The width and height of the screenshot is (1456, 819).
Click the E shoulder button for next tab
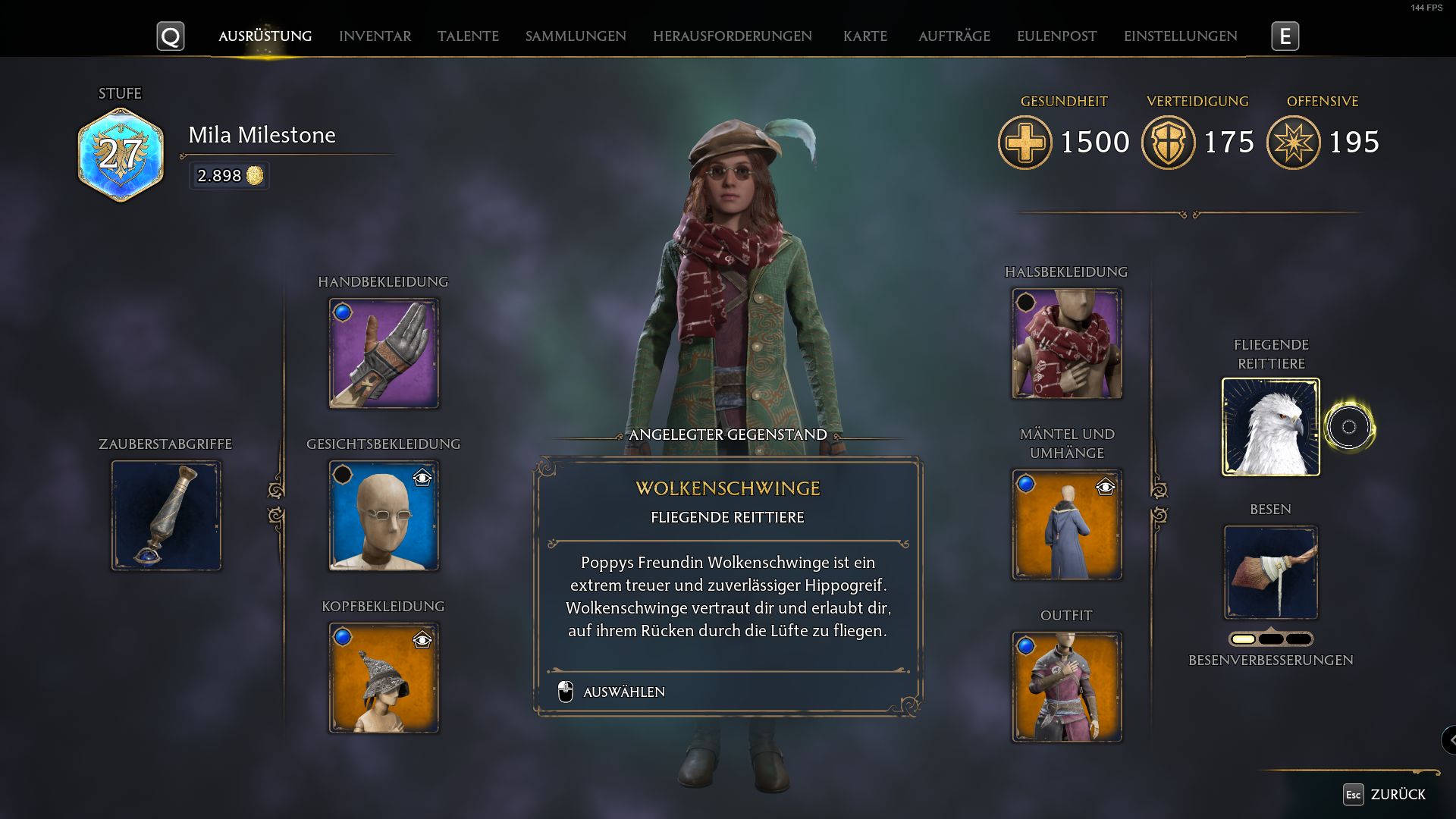(1283, 36)
